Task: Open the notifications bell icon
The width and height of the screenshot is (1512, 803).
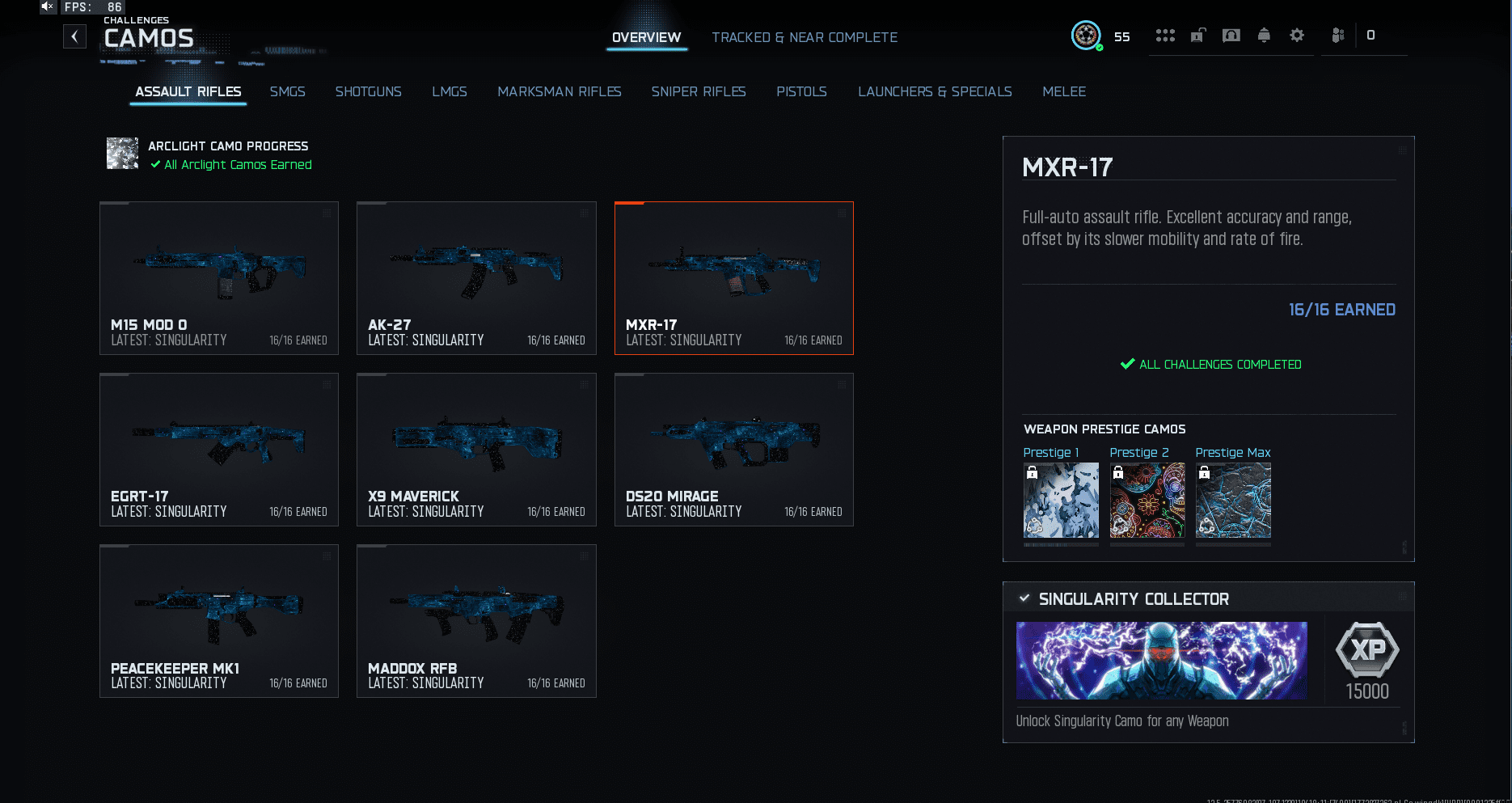Action: (1263, 35)
